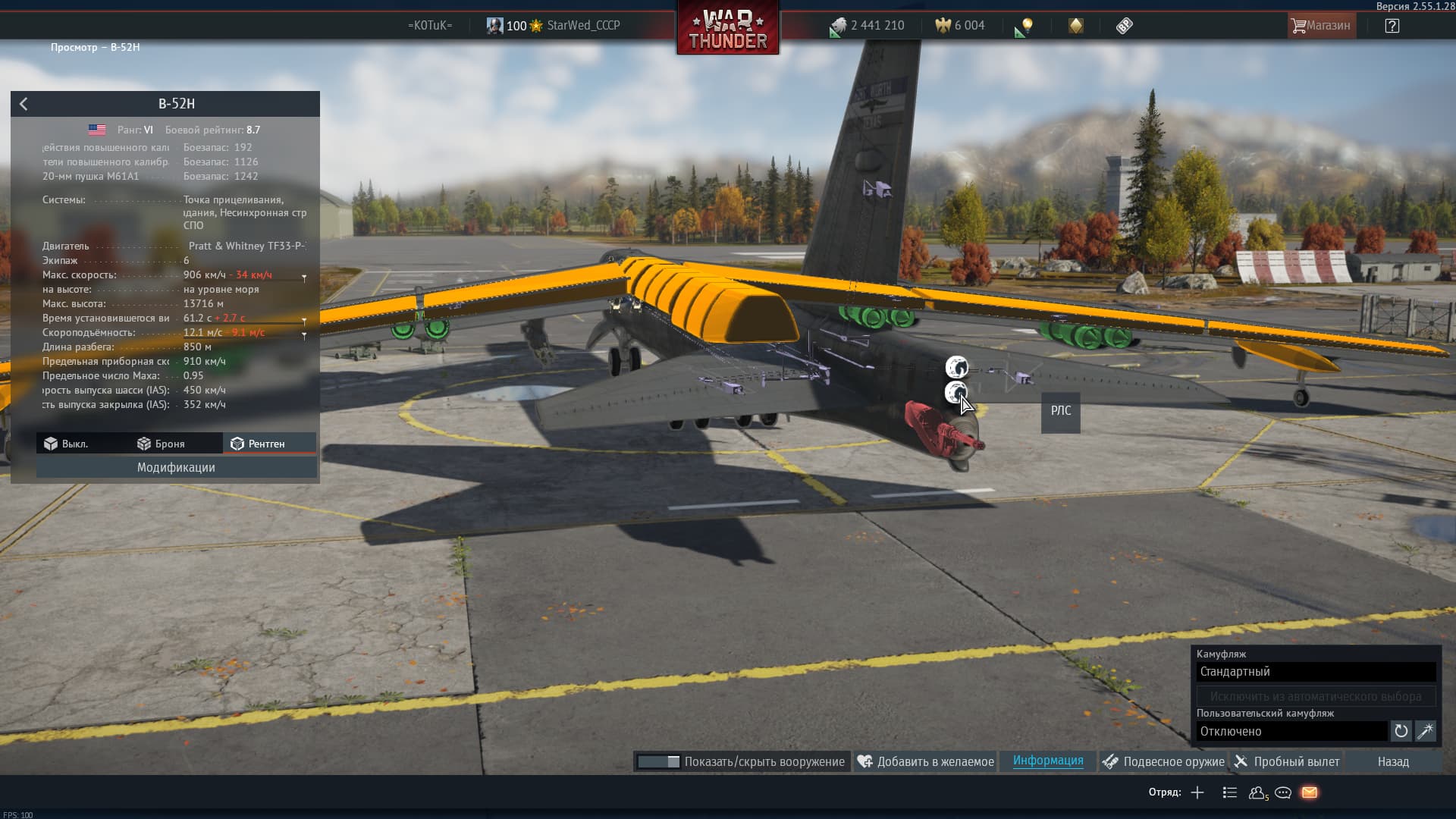Open the Пользовательский камуфляж dropdown
This screenshot has width=1456, height=819.
[x=1291, y=731]
